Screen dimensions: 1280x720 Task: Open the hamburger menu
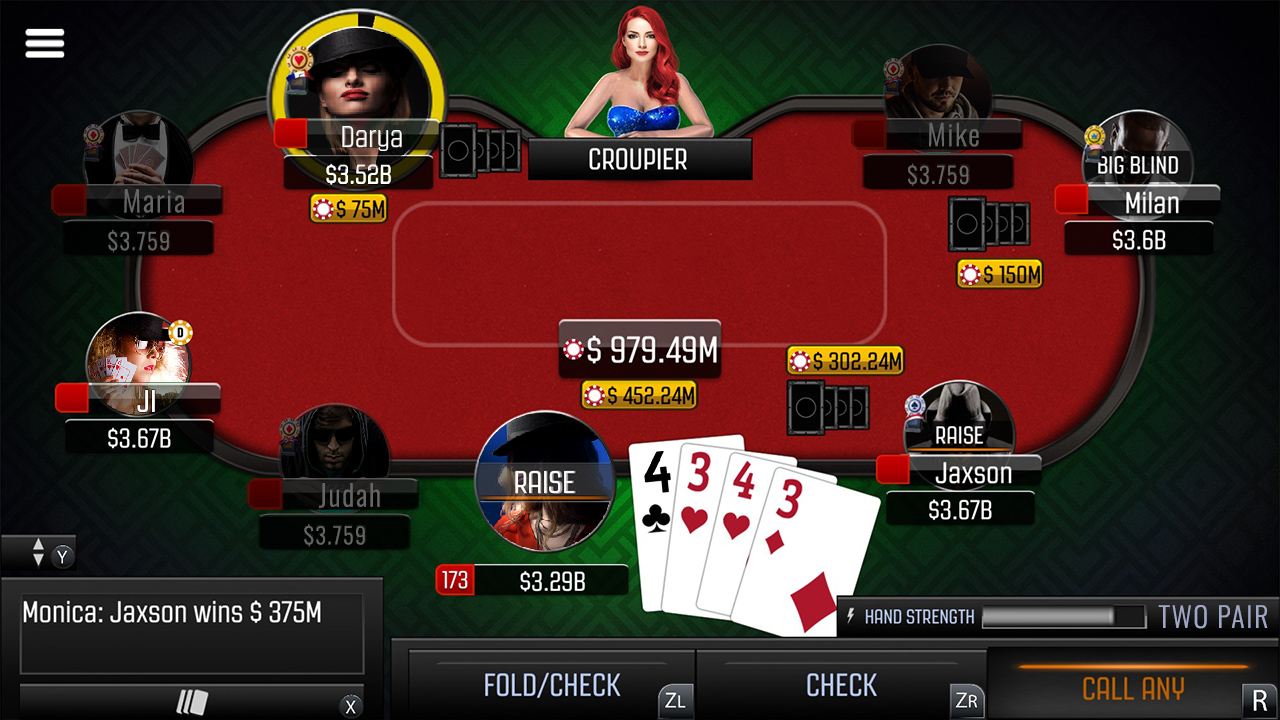pyautogui.click(x=44, y=42)
